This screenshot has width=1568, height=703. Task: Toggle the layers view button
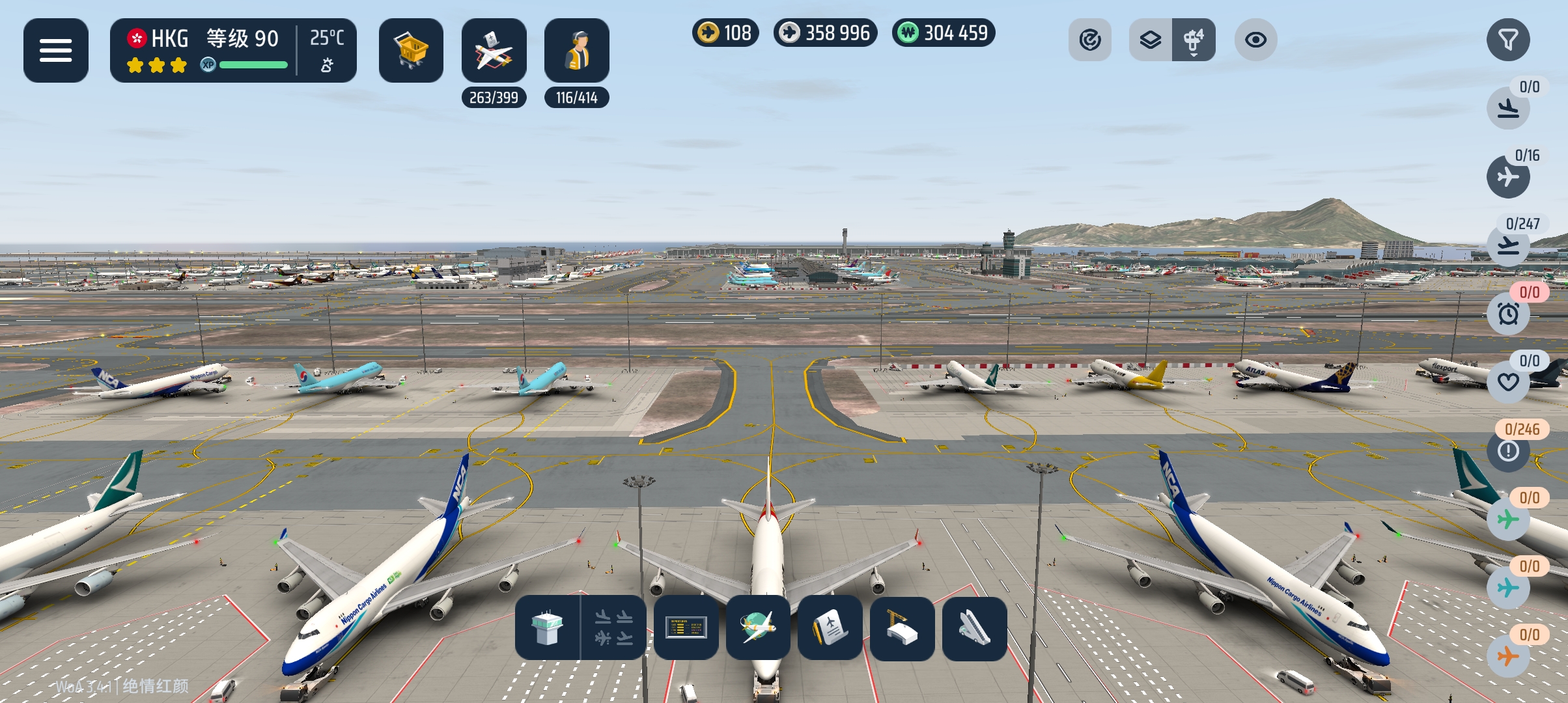(1151, 40)
